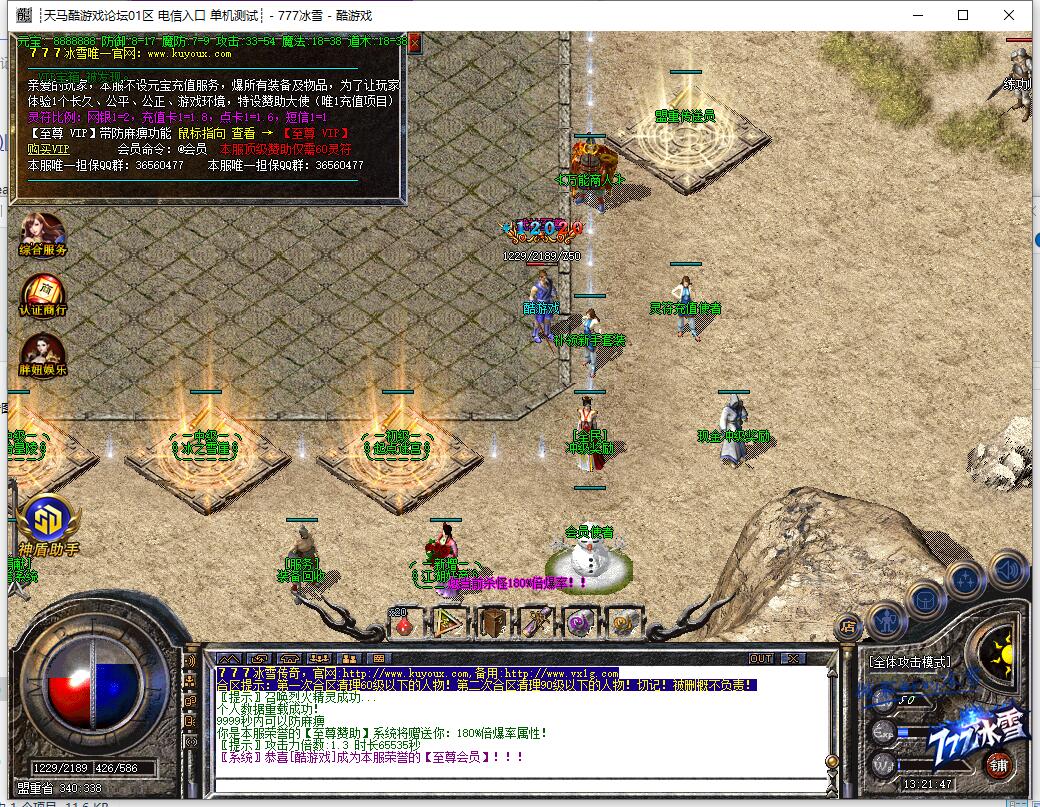This screenshot has height=807, width=1040.
Task: Select the triangular arrow item in the hotbar
Action: (x=449, y=623)
